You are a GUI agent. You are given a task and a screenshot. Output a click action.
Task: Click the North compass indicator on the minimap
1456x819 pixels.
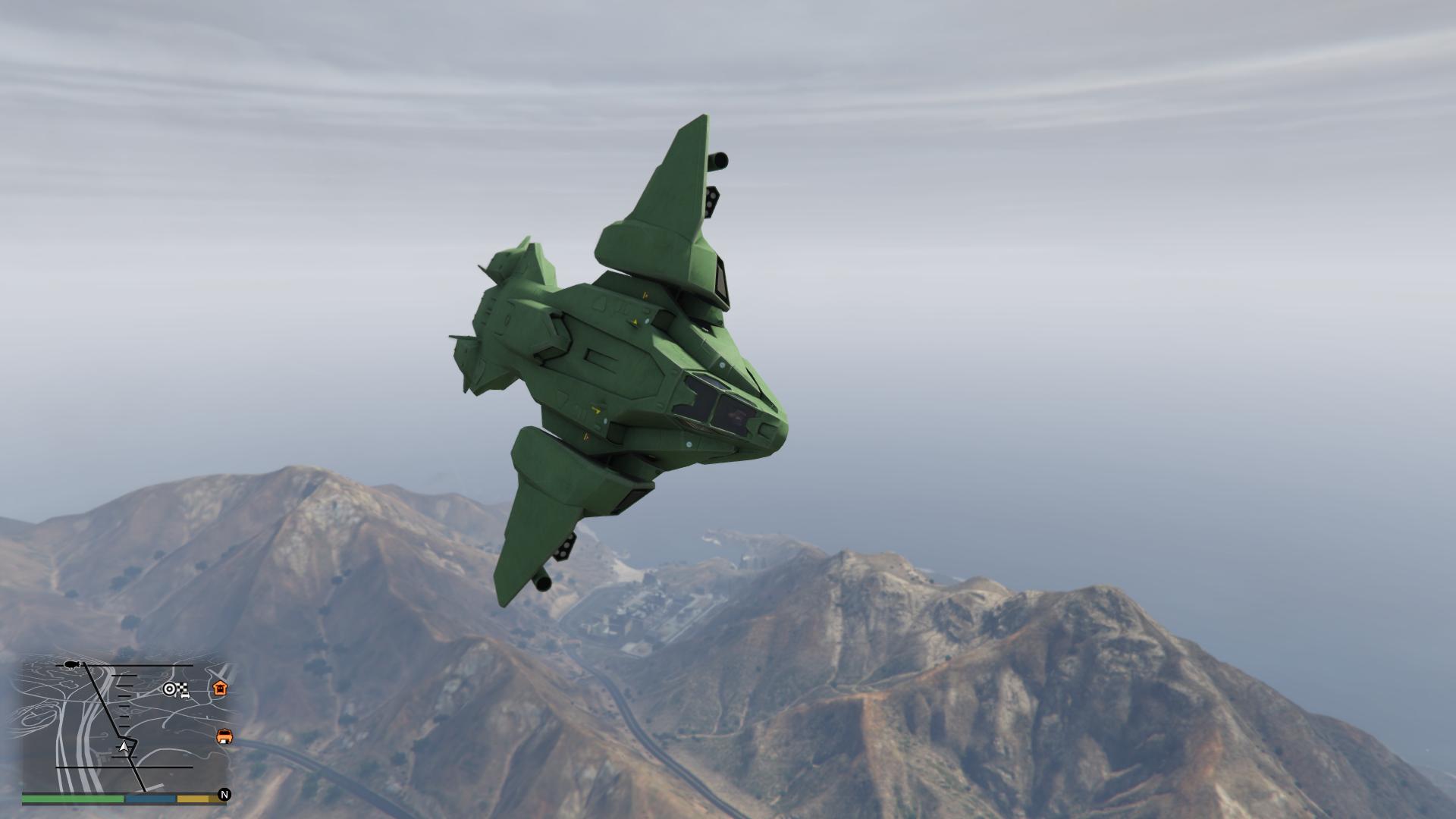pos(224,795)
